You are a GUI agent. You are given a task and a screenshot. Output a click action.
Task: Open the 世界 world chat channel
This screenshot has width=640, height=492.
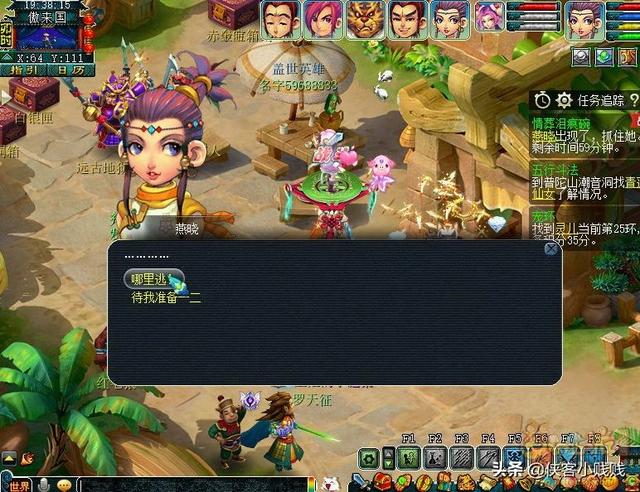[20, 485]
